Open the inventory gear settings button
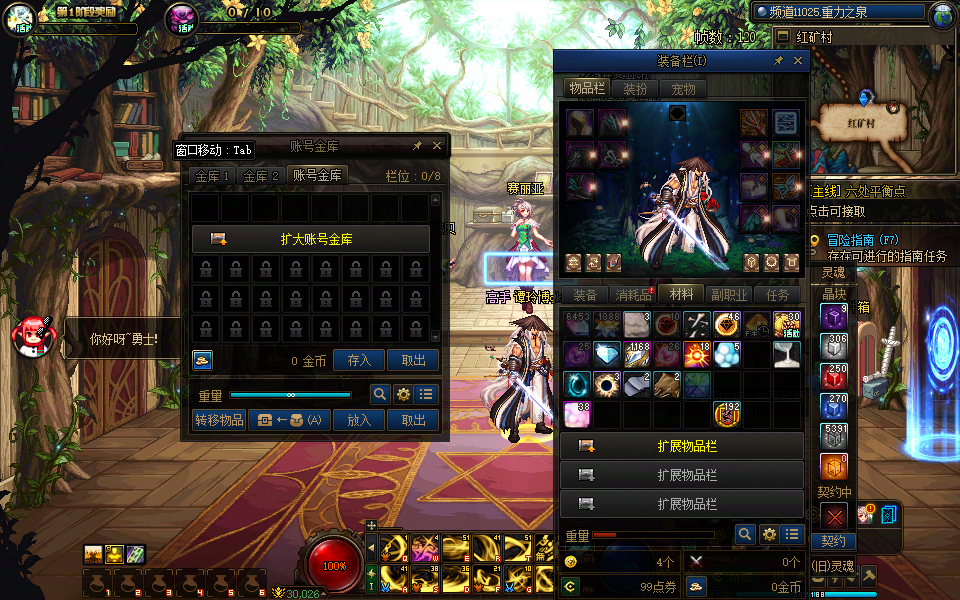 point(769,535)
